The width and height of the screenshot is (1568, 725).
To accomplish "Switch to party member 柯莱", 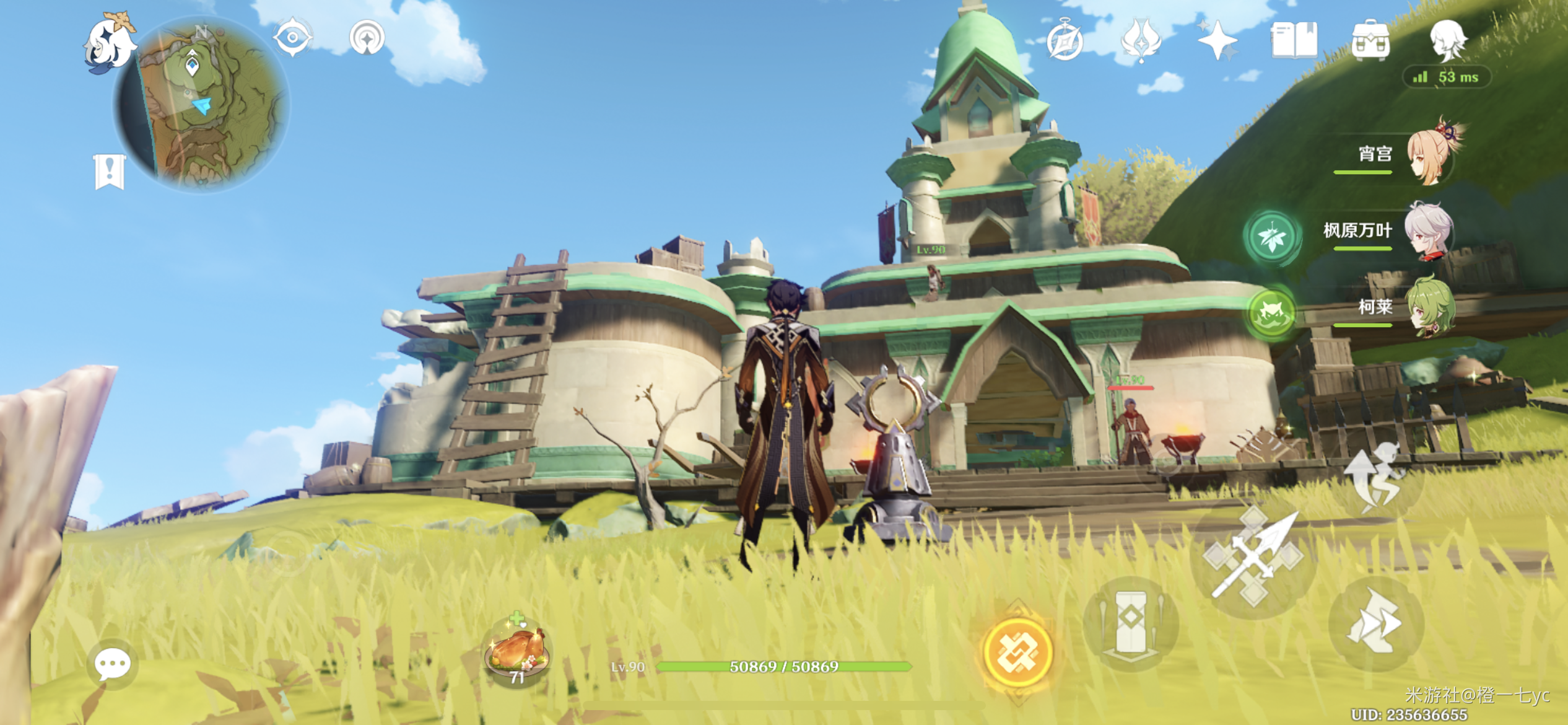I will [x=1429, y=308].
